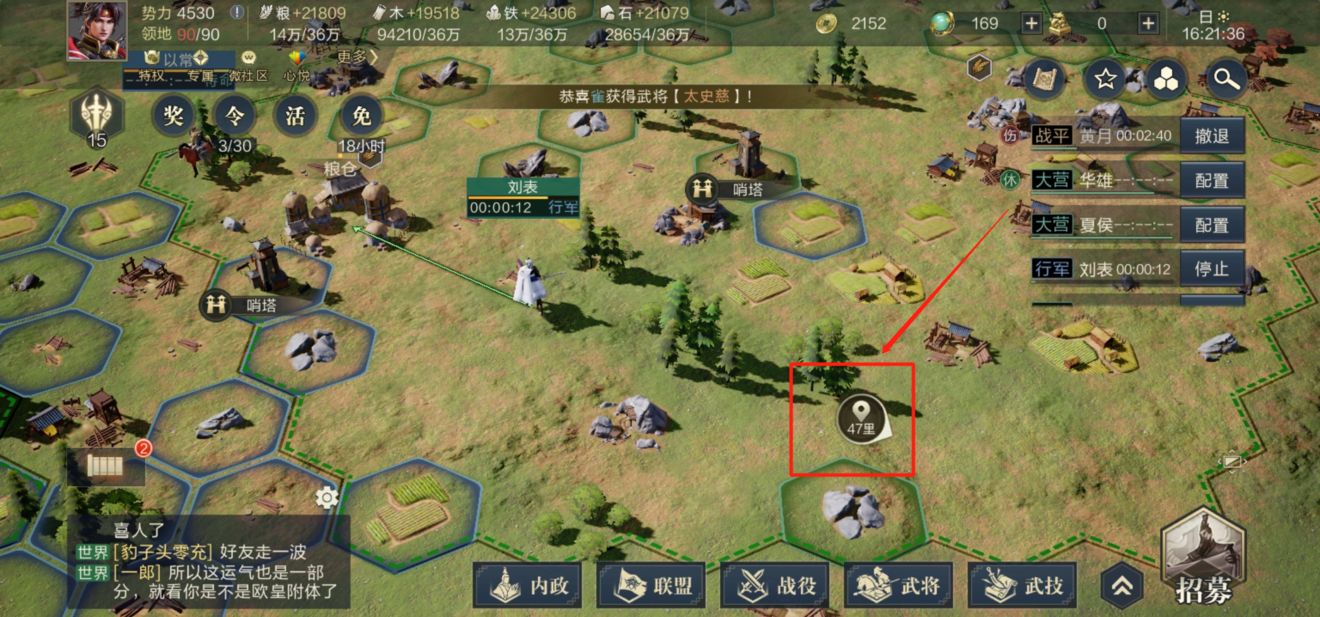
Task: Configure the 华雄 army with 配置
Action: click(x=1212, y=181)
